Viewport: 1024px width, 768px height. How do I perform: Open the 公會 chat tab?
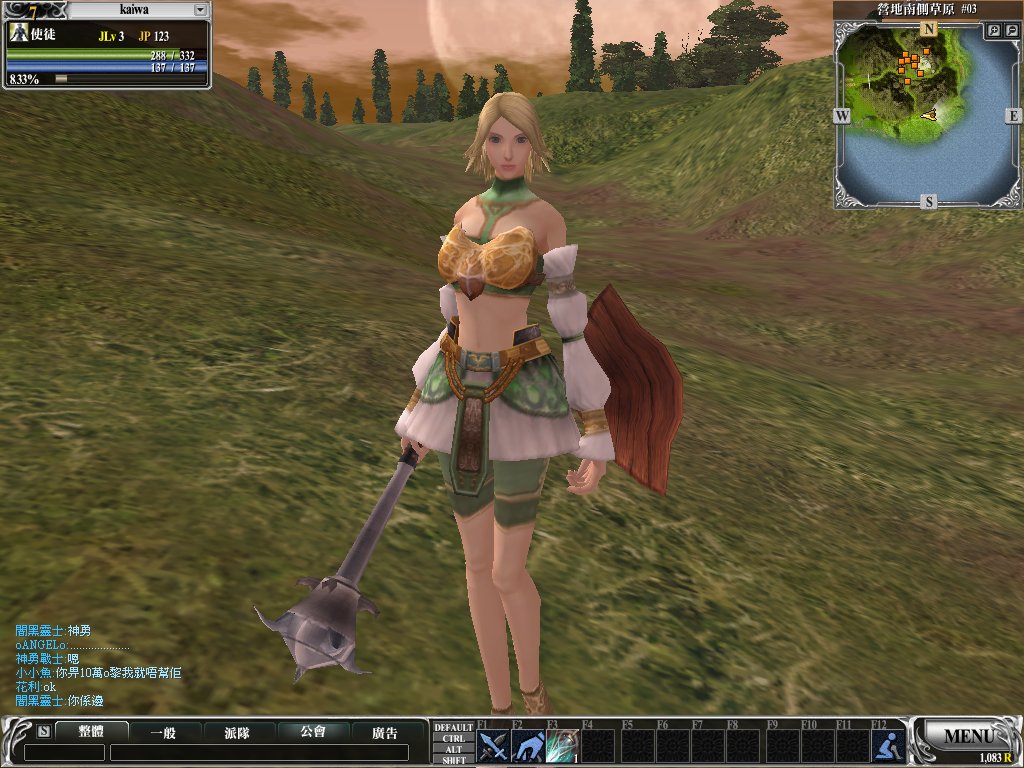(x=313, y=732)
